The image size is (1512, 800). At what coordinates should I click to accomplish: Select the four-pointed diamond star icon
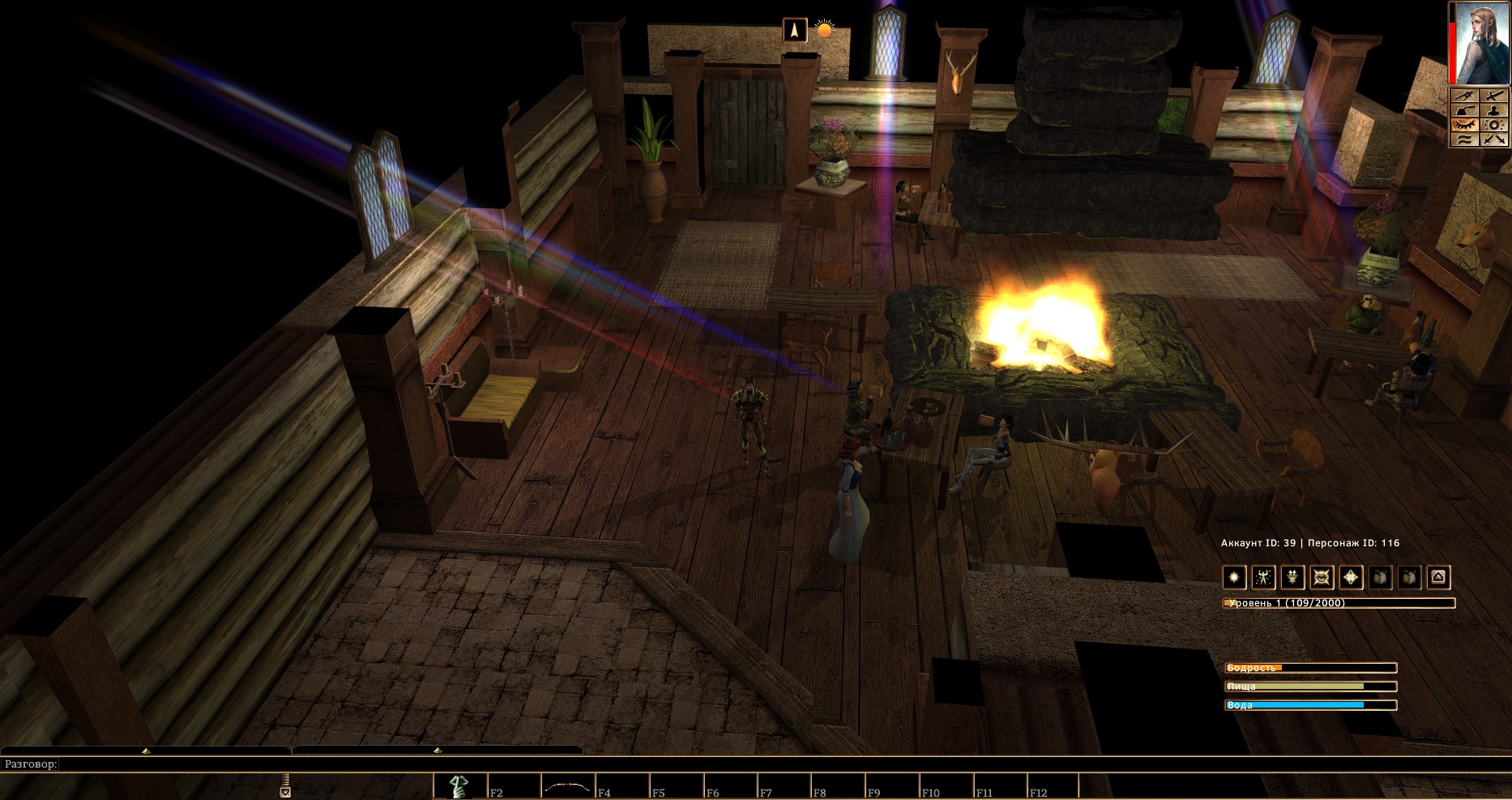click(1351, 577)
